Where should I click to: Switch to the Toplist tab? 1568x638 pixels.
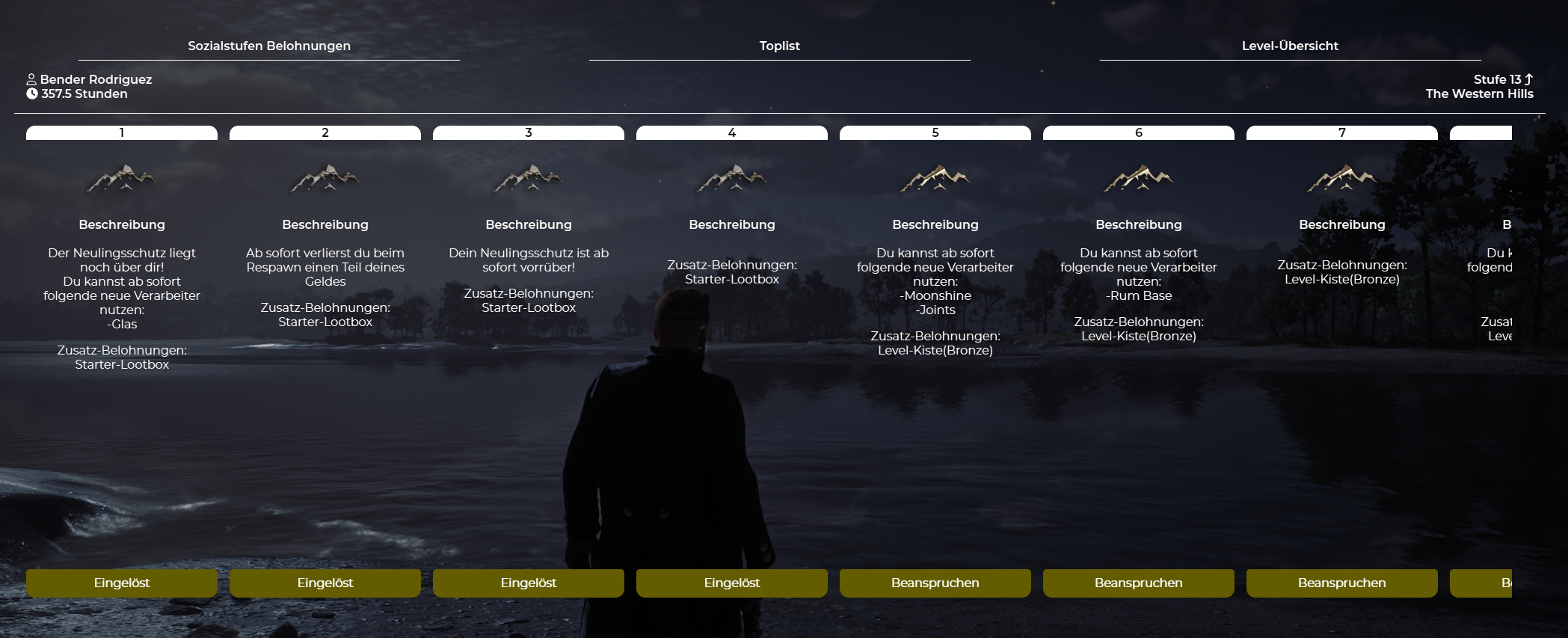[x=779, y=46]
